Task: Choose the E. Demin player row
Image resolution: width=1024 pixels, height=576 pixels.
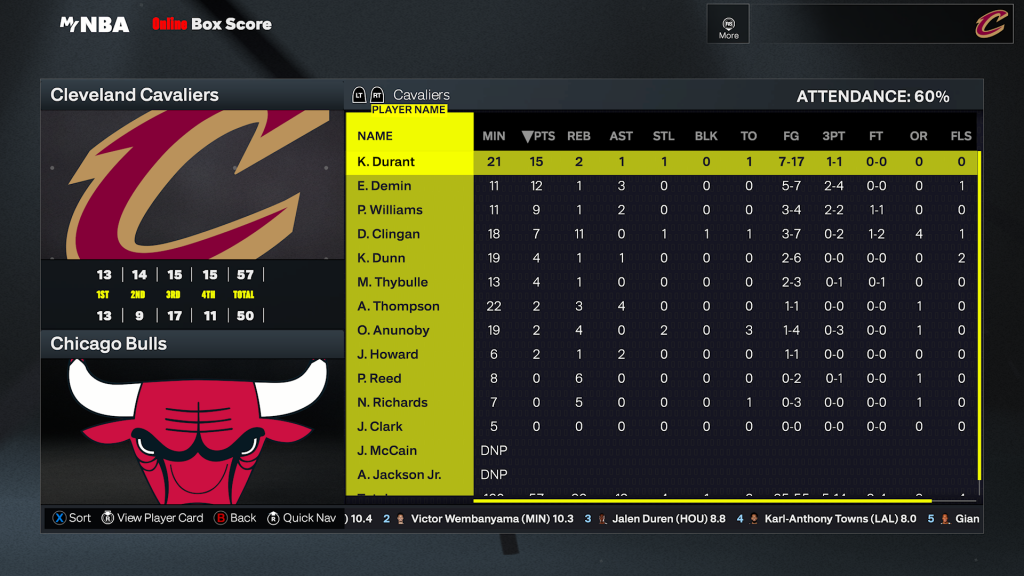Action: click(385, 186)
